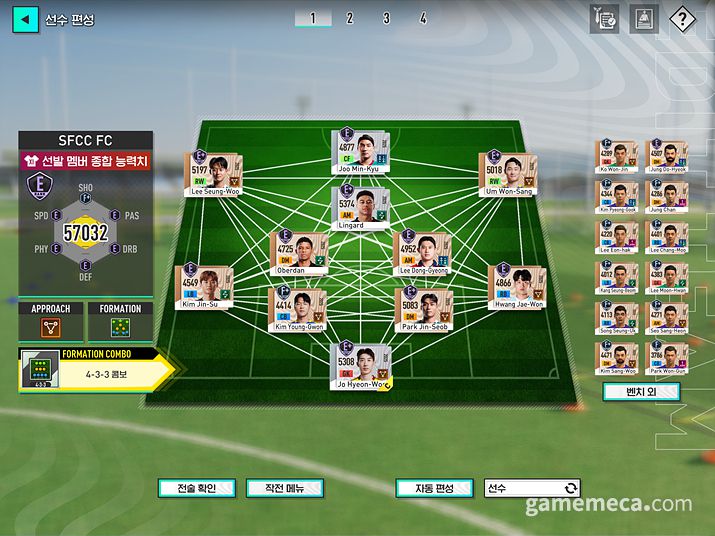This screenshot has height=536, width=715.
Task: Select Um Won-Sang's player card
Action: coord(506,173)
